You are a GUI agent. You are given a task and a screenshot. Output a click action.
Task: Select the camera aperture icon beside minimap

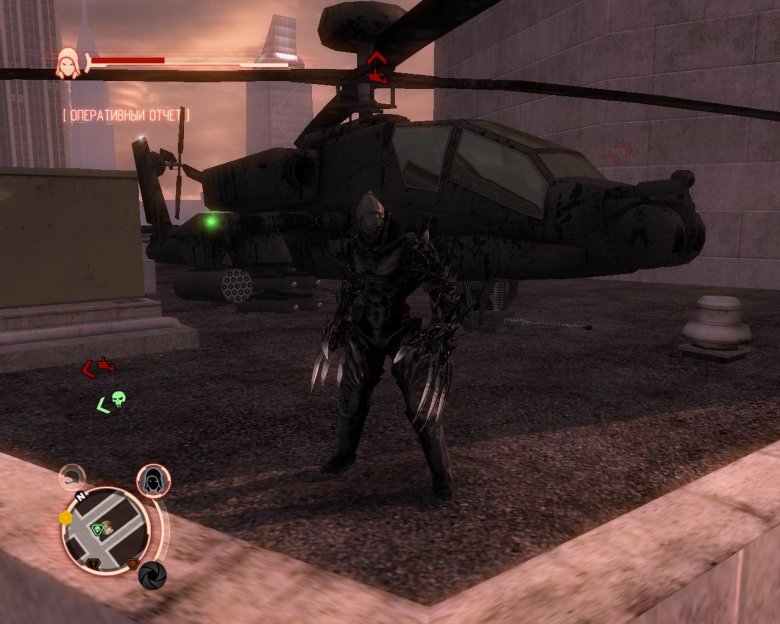pos(151,575)
